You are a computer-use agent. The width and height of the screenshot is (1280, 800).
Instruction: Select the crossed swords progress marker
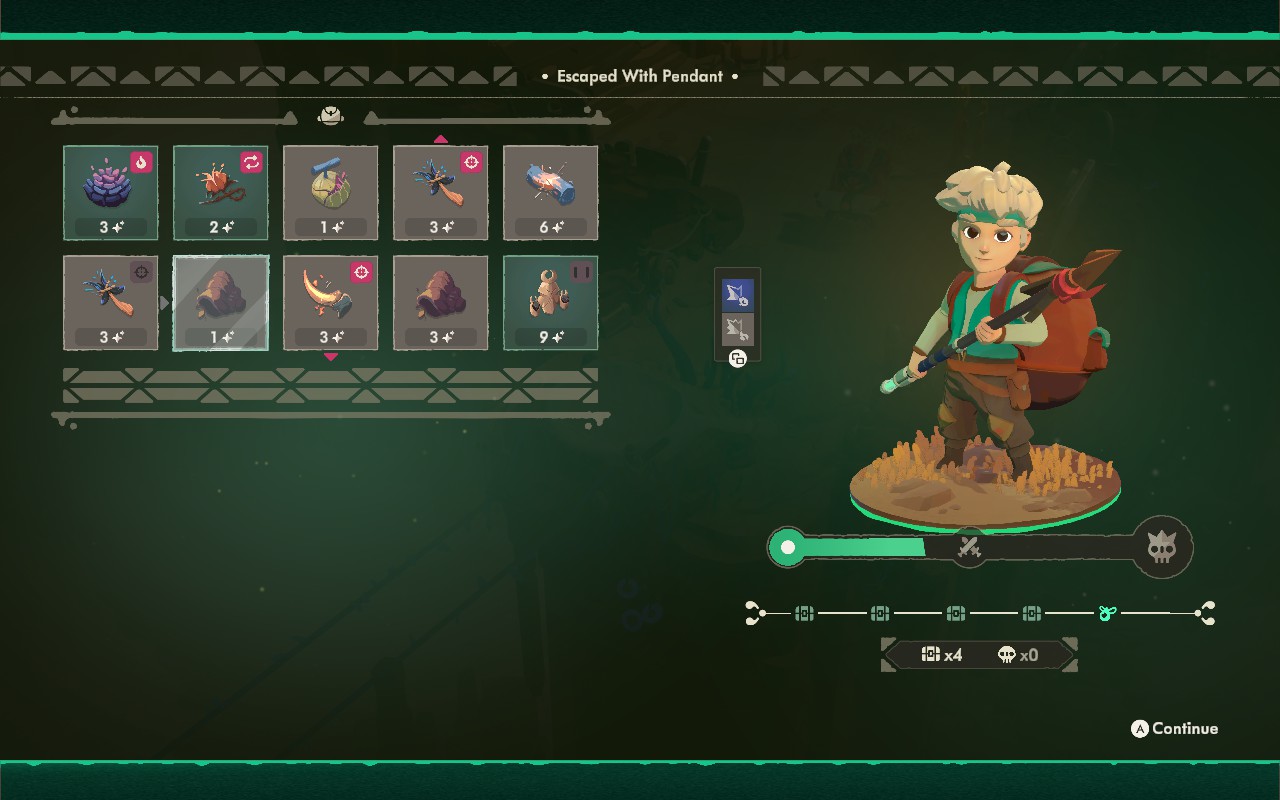pos(968,547)
